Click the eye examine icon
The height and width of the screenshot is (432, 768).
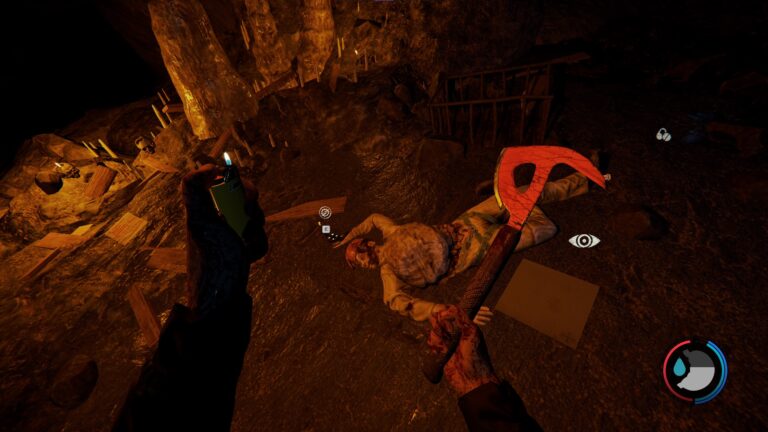click(x=584, y=240)
